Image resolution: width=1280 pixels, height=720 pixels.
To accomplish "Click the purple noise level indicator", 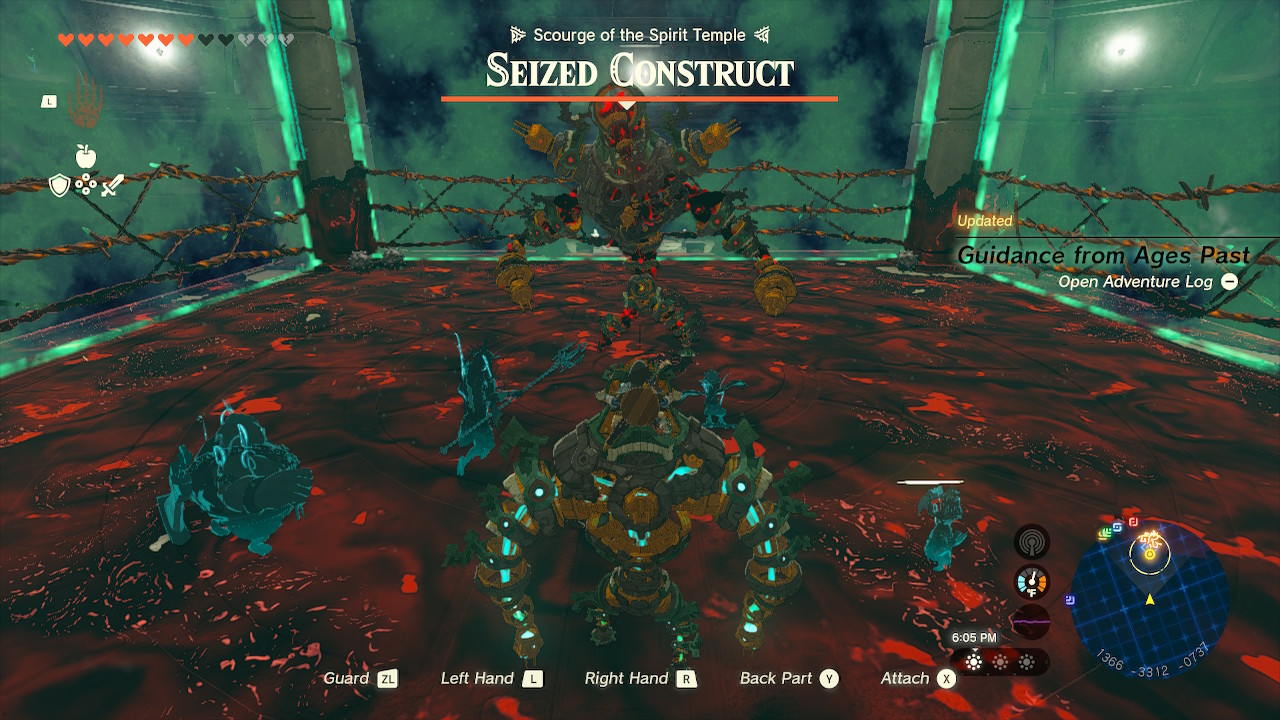I will click(1031, 620).
